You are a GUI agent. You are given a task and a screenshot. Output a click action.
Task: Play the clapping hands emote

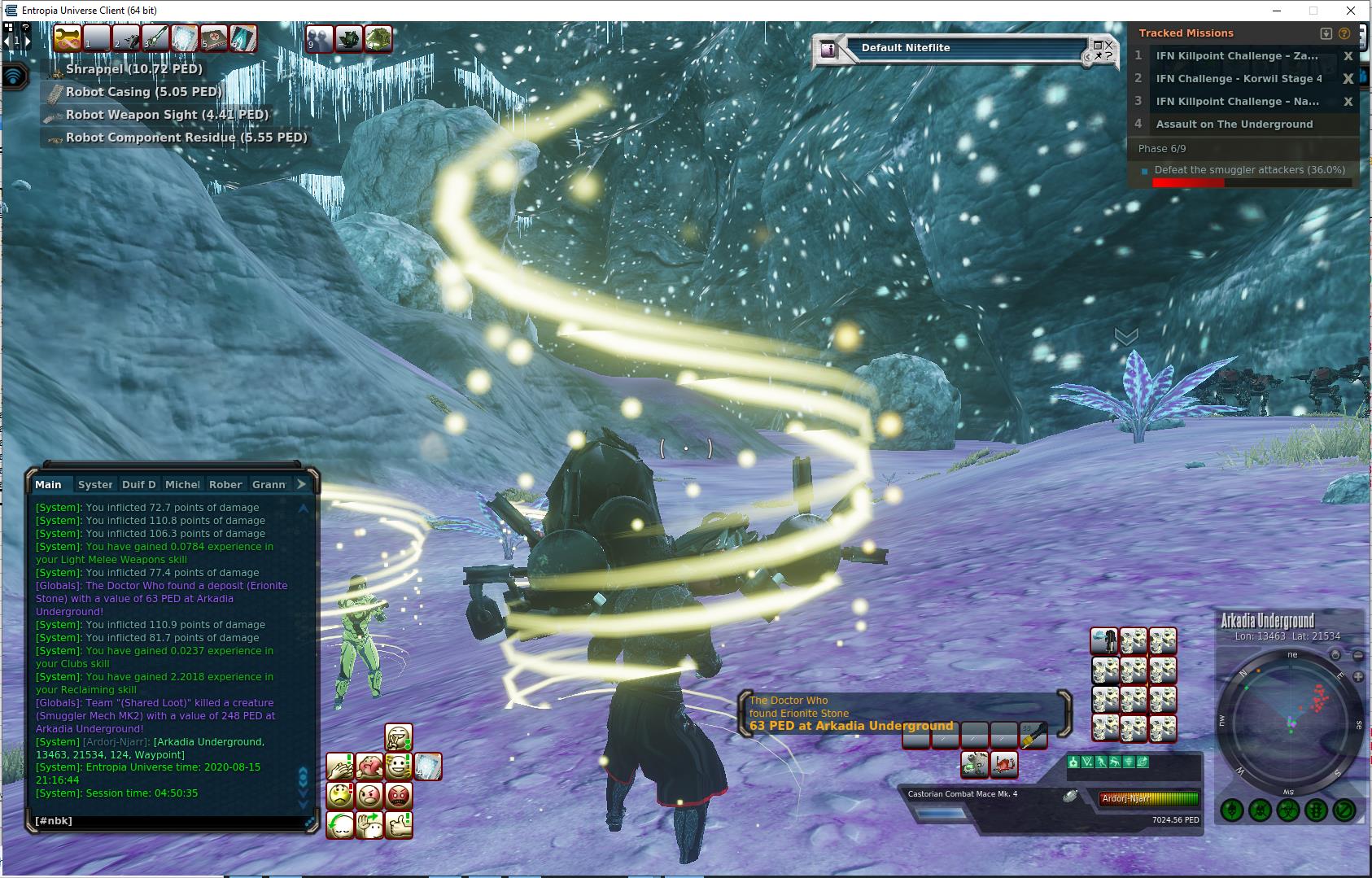pyautogui.click(x=340, y=767)
